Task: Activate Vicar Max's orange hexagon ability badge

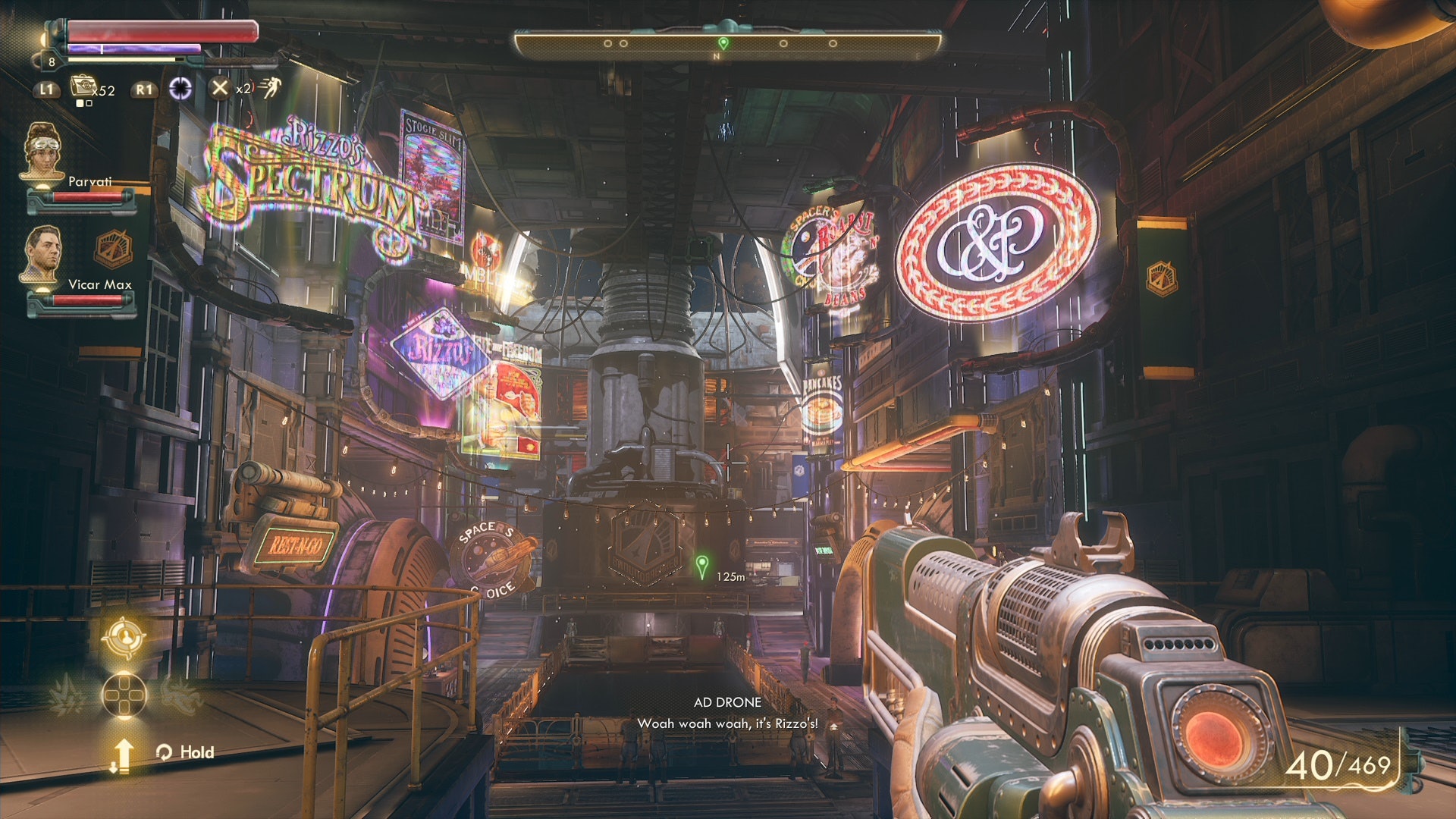Action: pos(113,249)
